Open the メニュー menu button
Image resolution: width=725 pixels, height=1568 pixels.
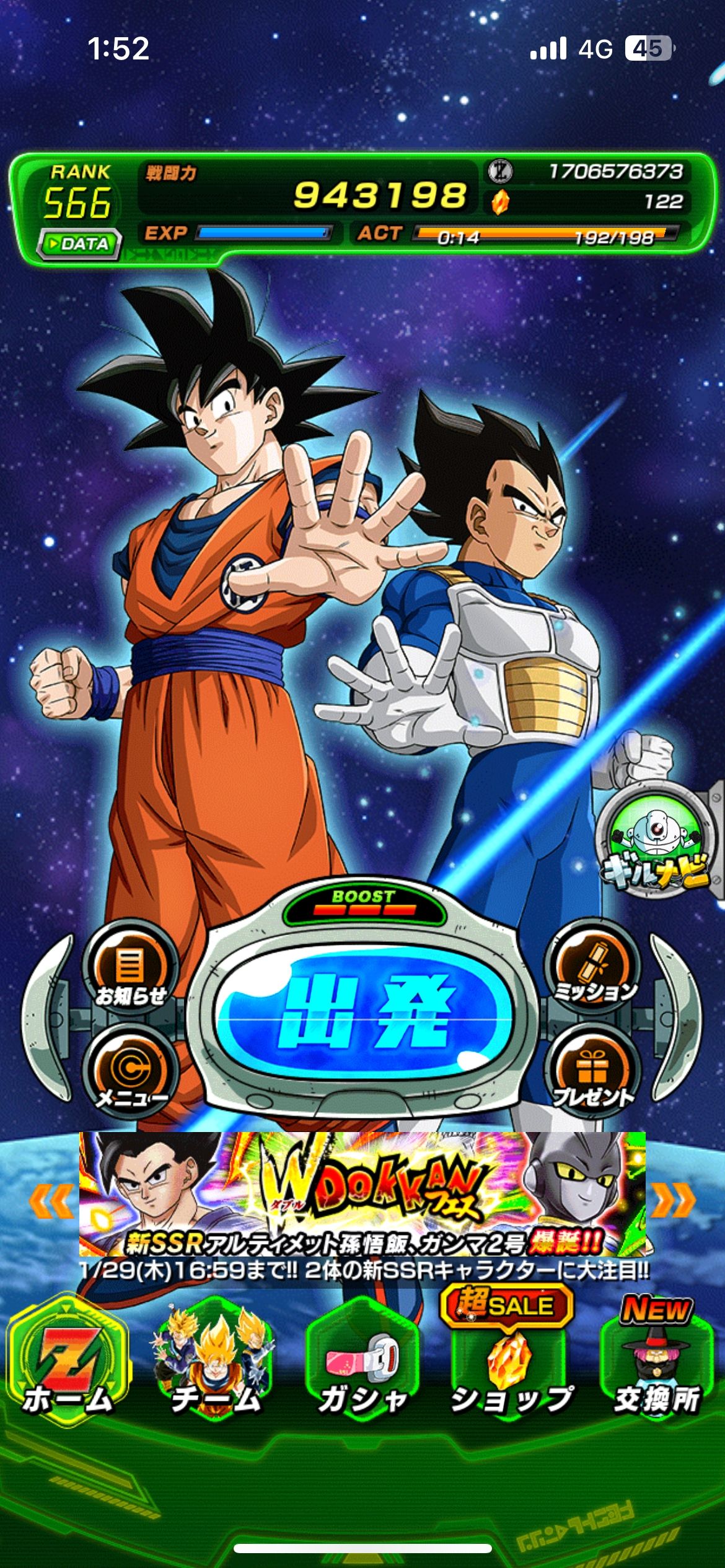tap(130, 1071)
